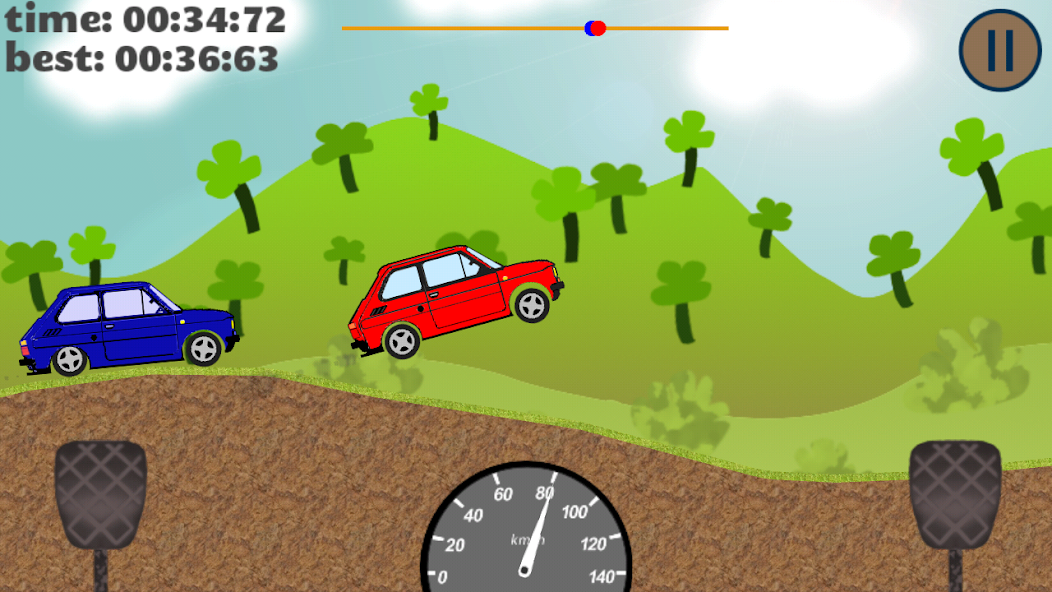1052x592 pixels.
Task: Pause the race with the pause button
Action: pos(1001,49)
